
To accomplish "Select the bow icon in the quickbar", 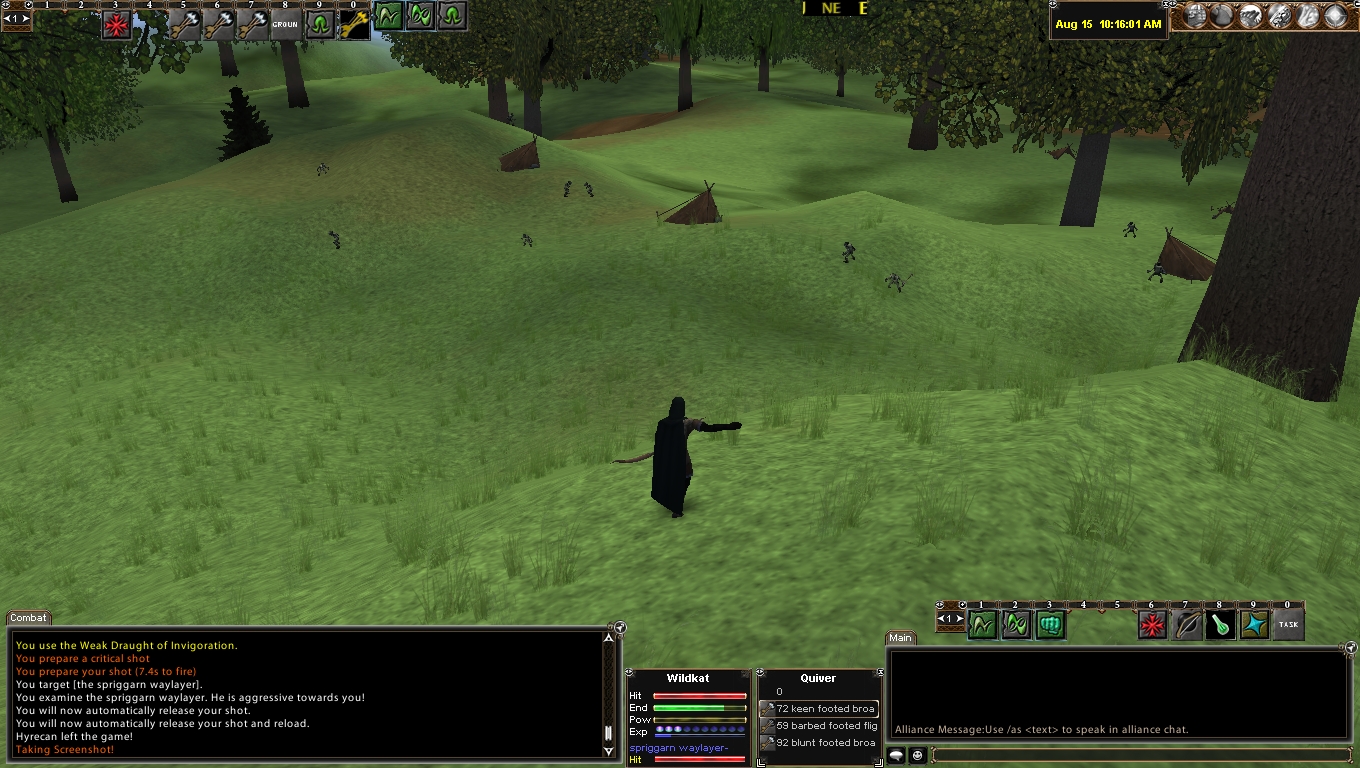I will pyautogui.click(x=1187, y=625).
